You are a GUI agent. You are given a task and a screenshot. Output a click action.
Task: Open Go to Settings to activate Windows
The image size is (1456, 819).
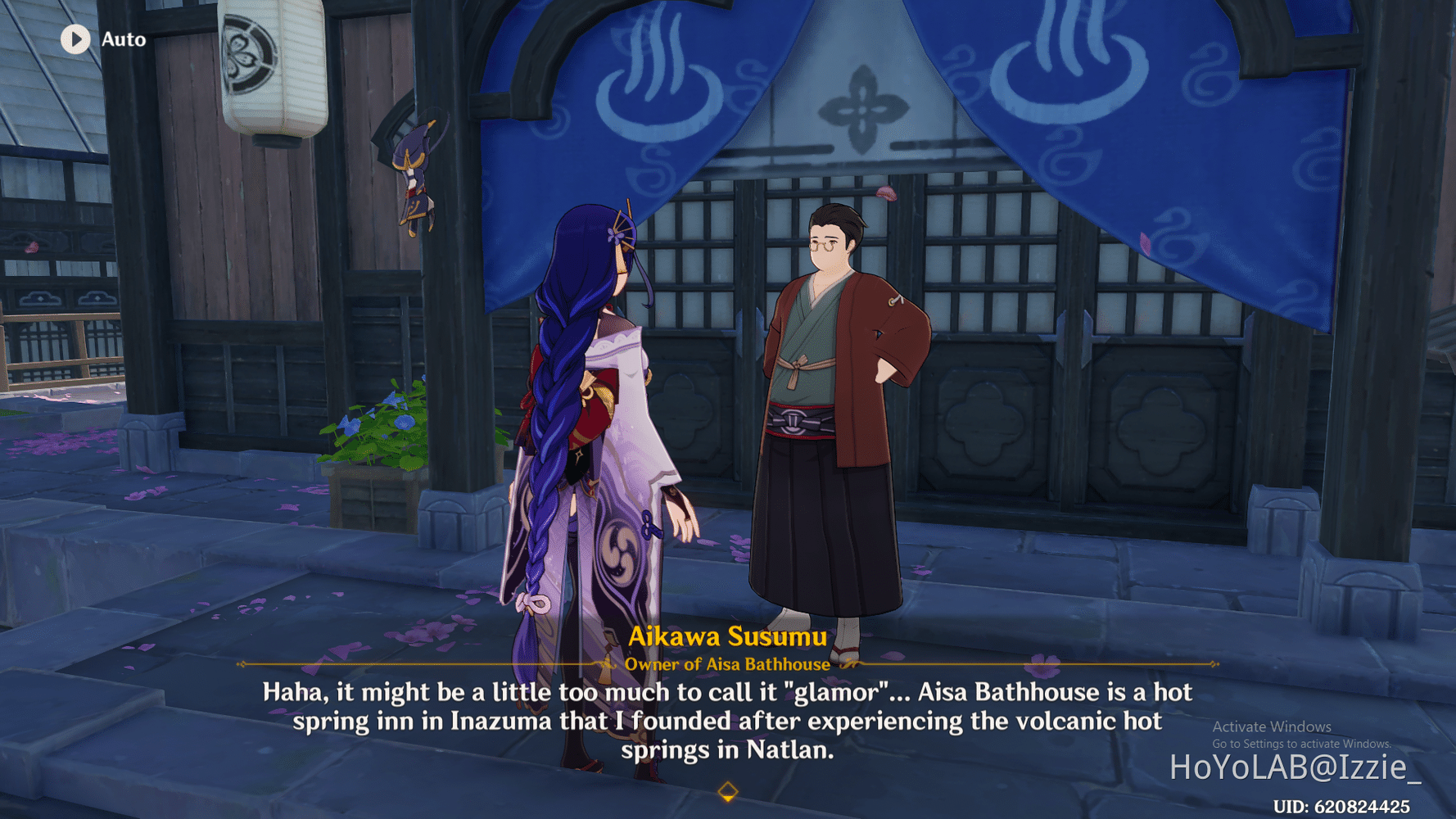[1300, 744]
